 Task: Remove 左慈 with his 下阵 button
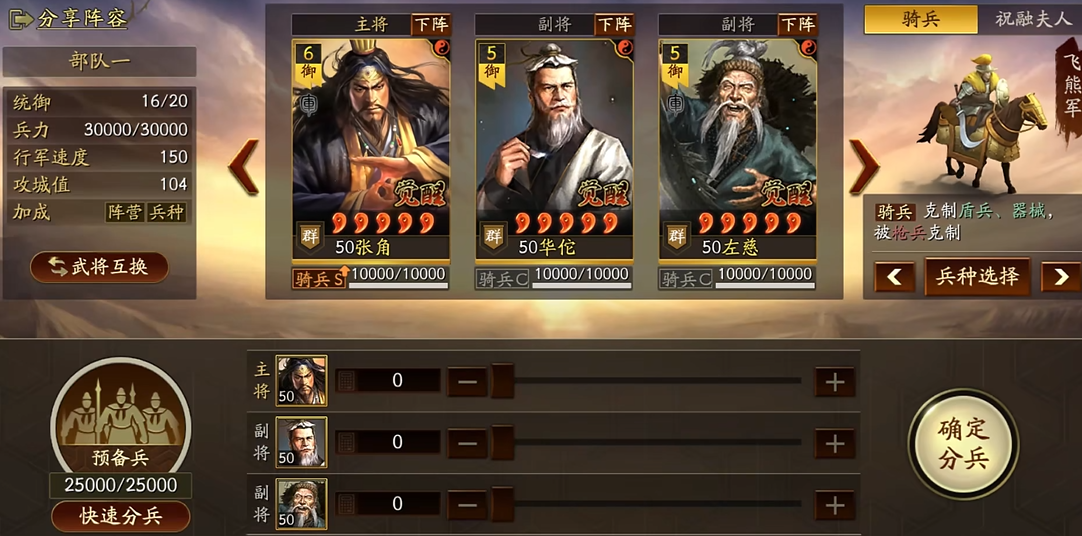798,24
